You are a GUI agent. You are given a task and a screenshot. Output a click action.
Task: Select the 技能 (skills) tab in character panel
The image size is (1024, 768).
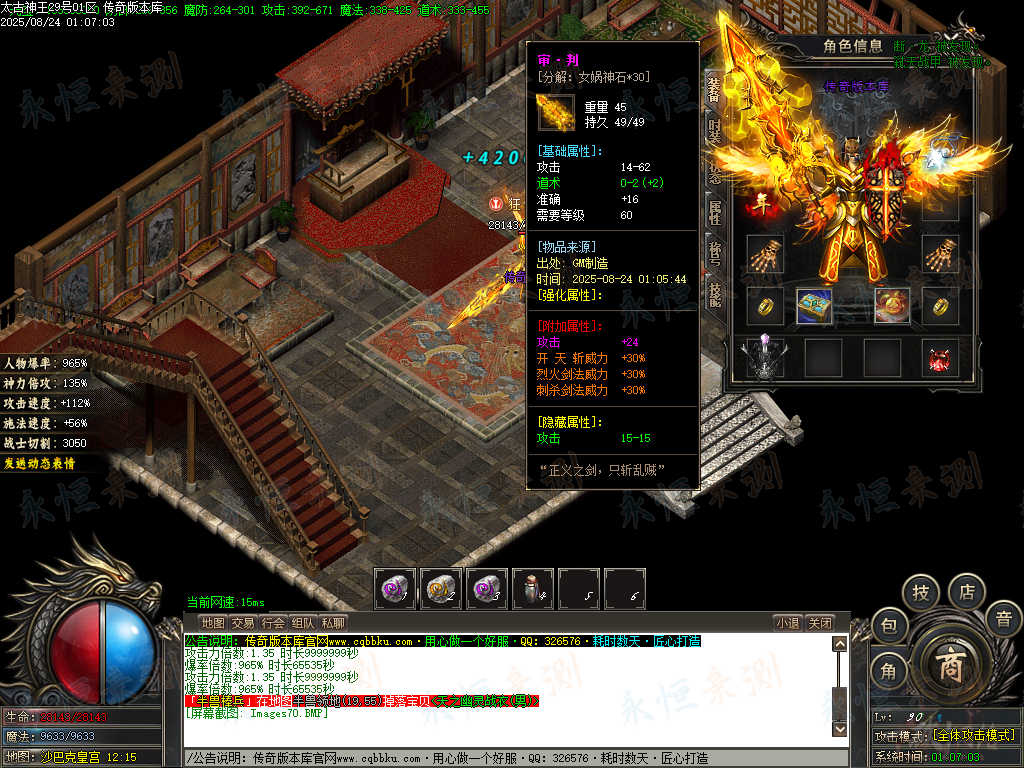click(714, 293)
